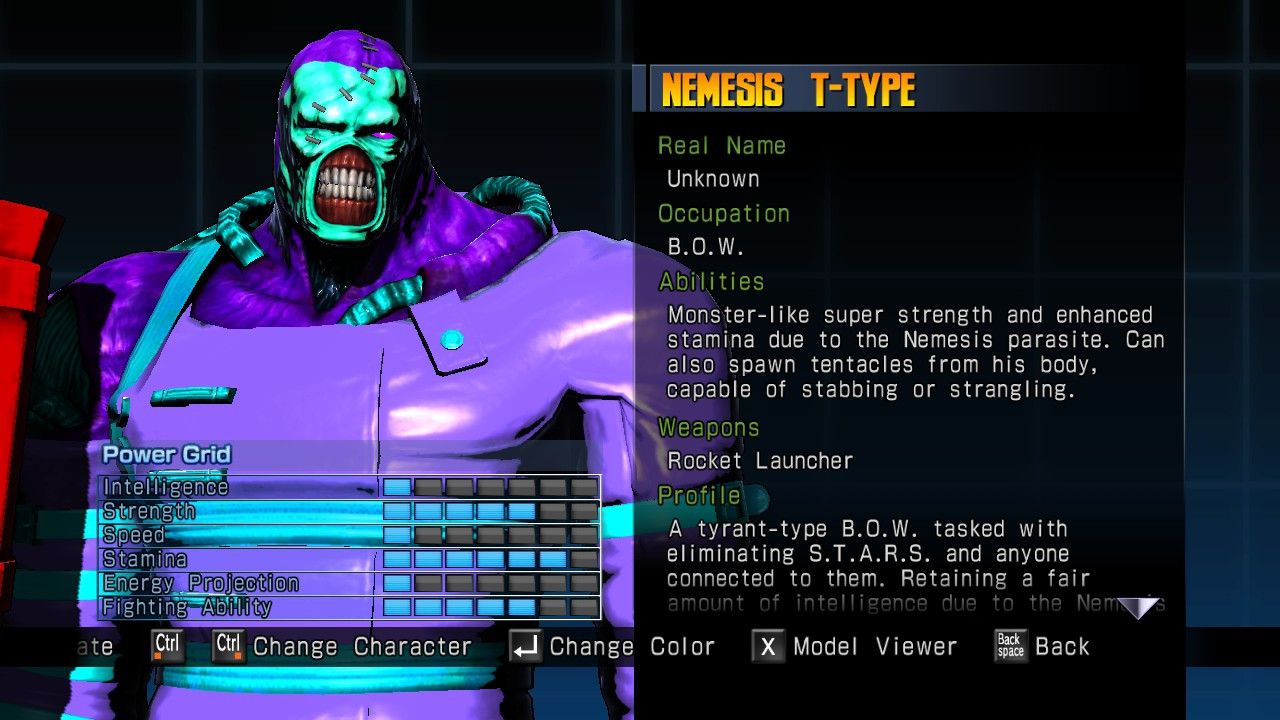Click the X key icon for Model Viewer
Image resolution: width=1280 pixels, height=720 pixels.
point(770,646)
